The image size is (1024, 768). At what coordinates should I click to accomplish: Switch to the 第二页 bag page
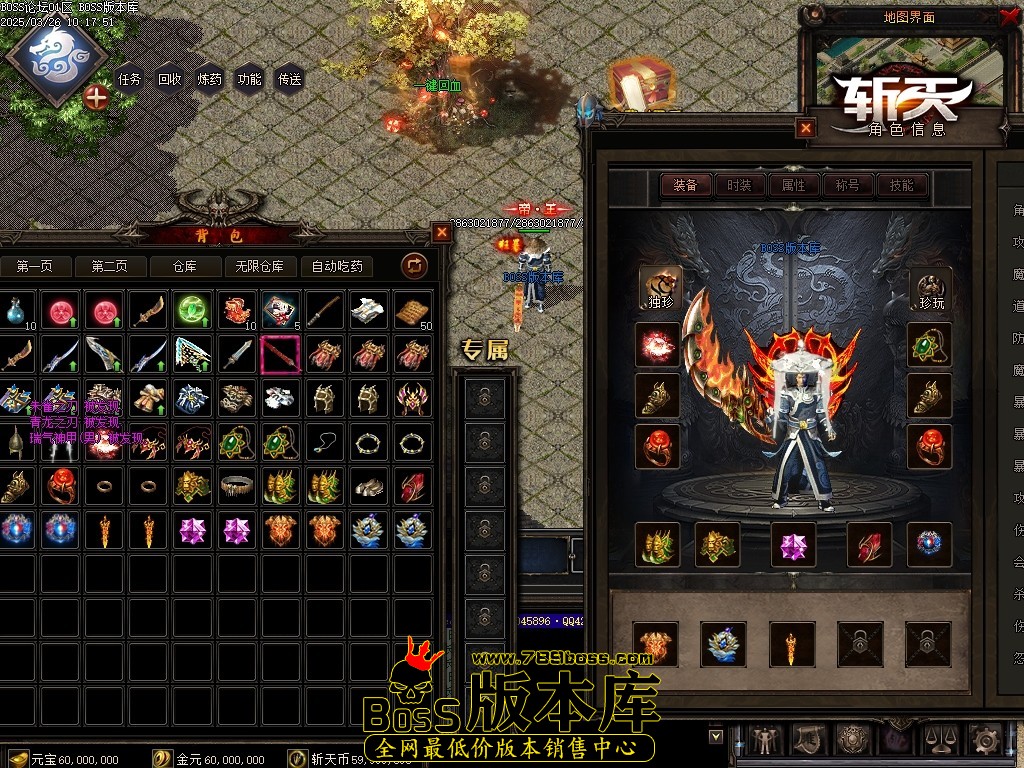(x=109, y=266)
